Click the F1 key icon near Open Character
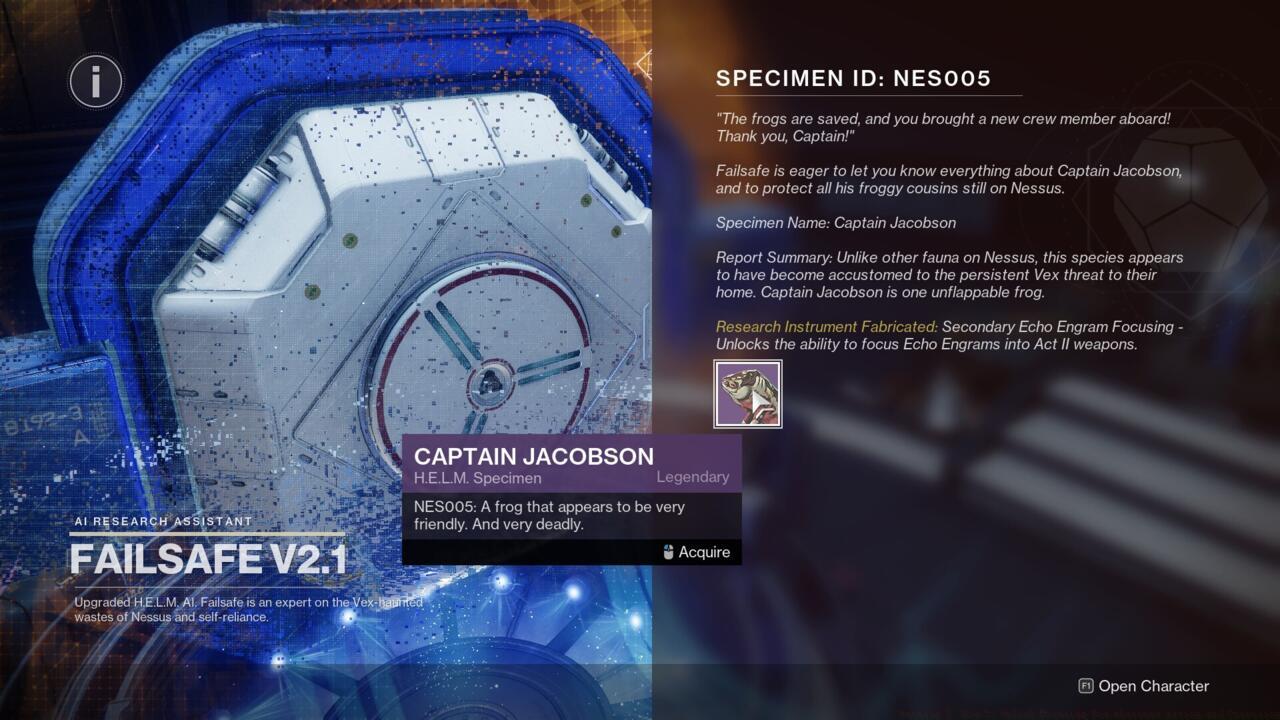The image size is (1280, 720). (x=1088, y=686)
